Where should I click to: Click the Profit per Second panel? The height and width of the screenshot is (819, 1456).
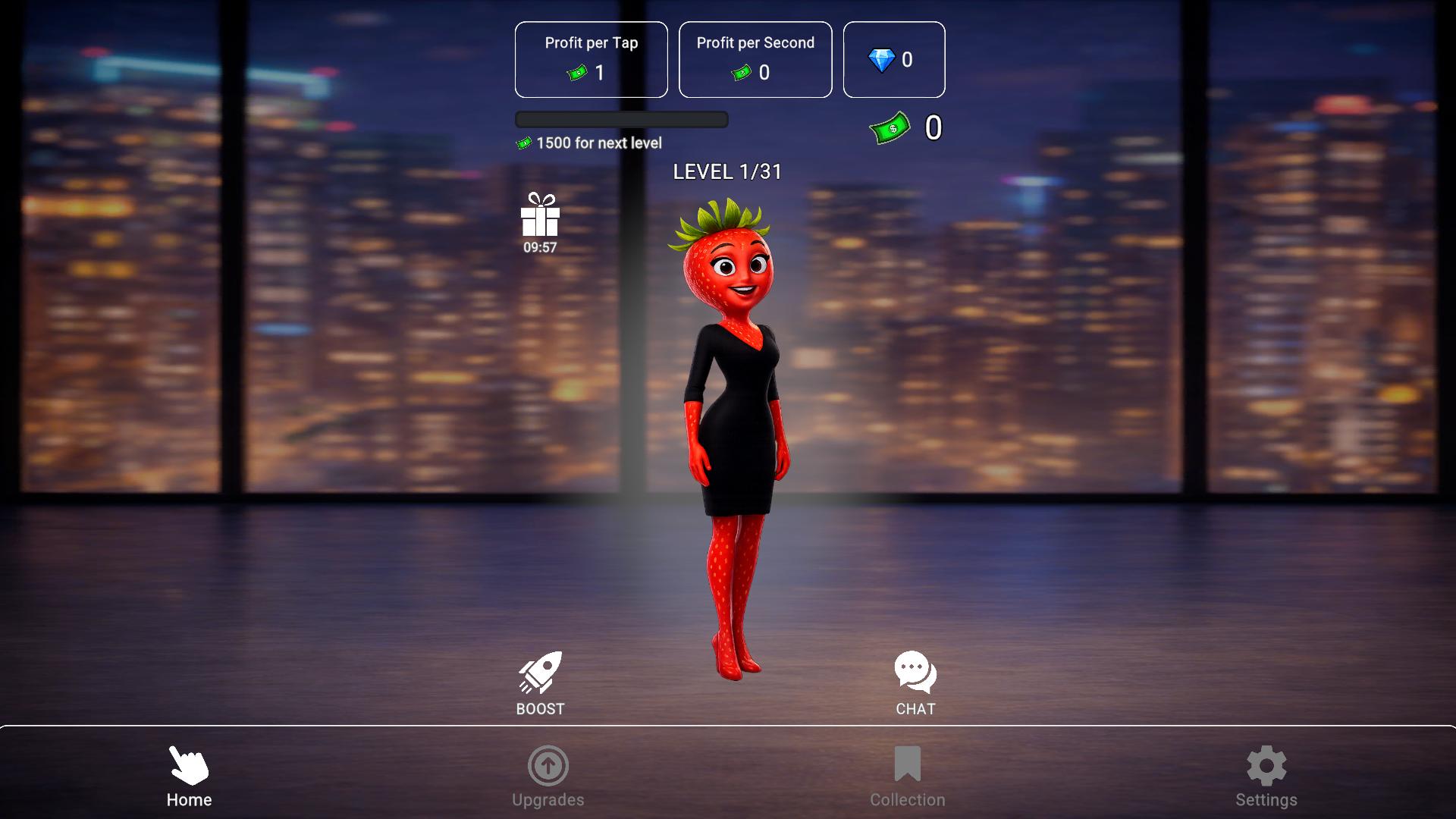[755, 59]
